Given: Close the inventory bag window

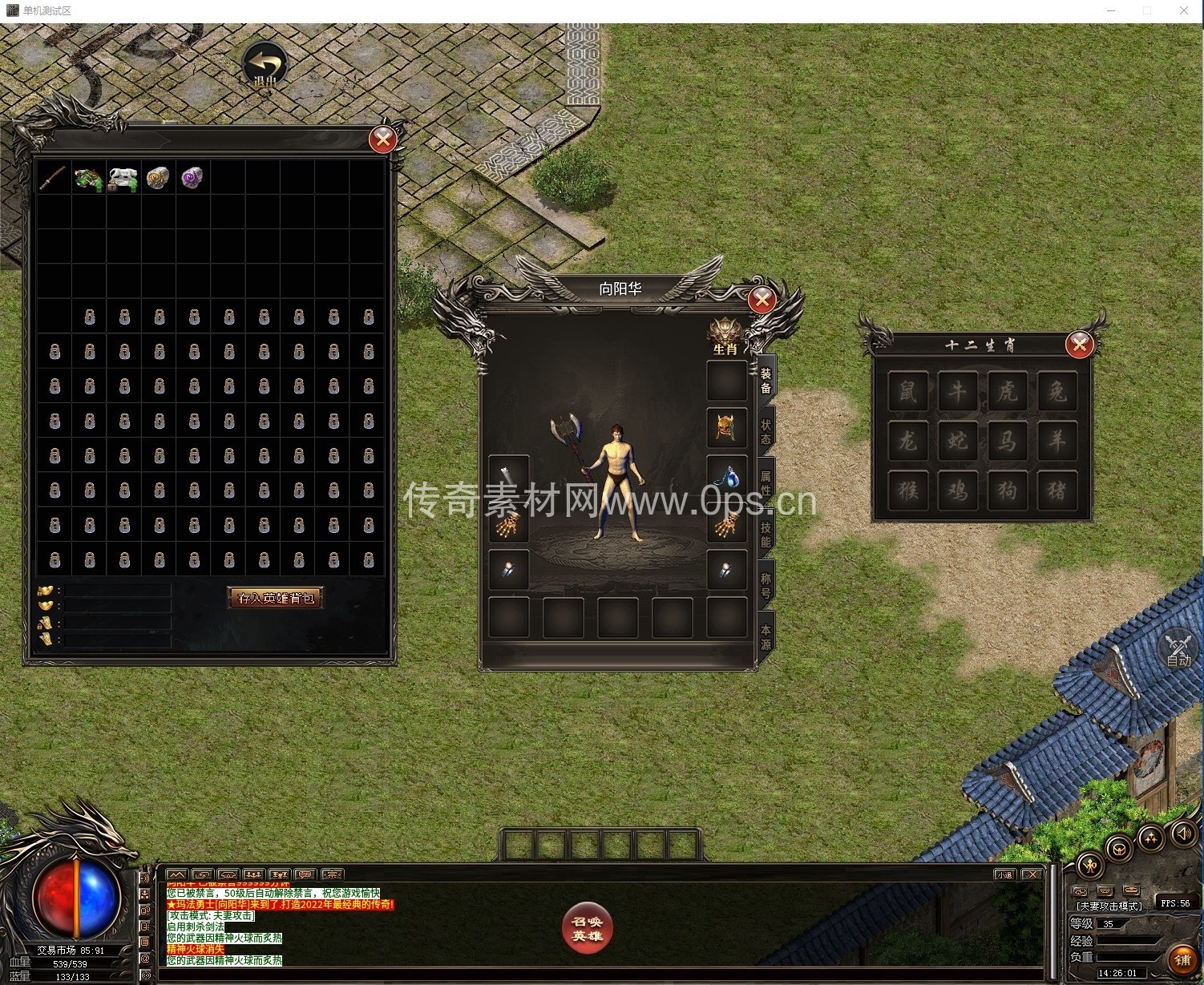Looking at the screenshot, I should coord(382,140).
